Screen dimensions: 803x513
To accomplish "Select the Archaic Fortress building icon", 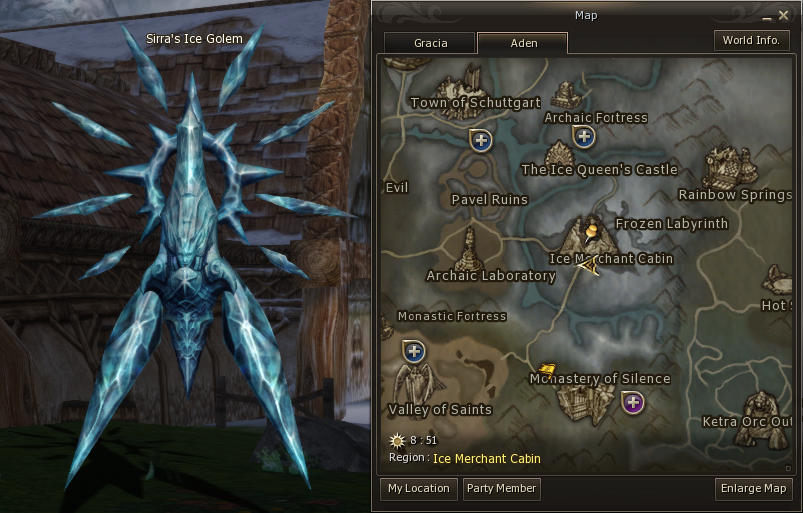I will click(x=567, y=96).
